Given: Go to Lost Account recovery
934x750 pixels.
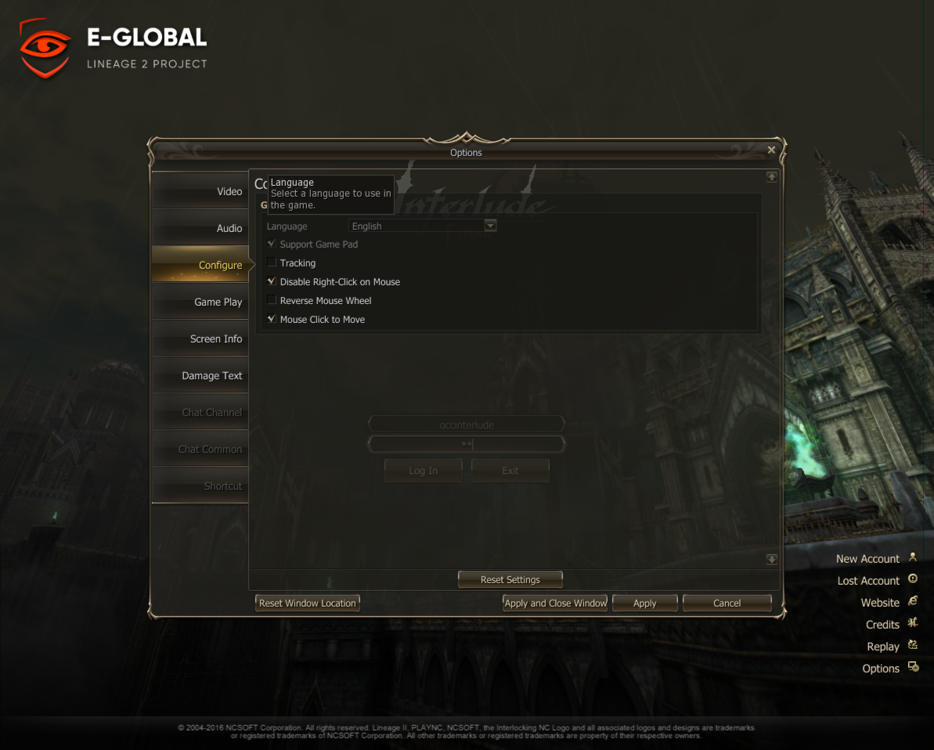Looking at the screenshot, I should click(868, 581).
